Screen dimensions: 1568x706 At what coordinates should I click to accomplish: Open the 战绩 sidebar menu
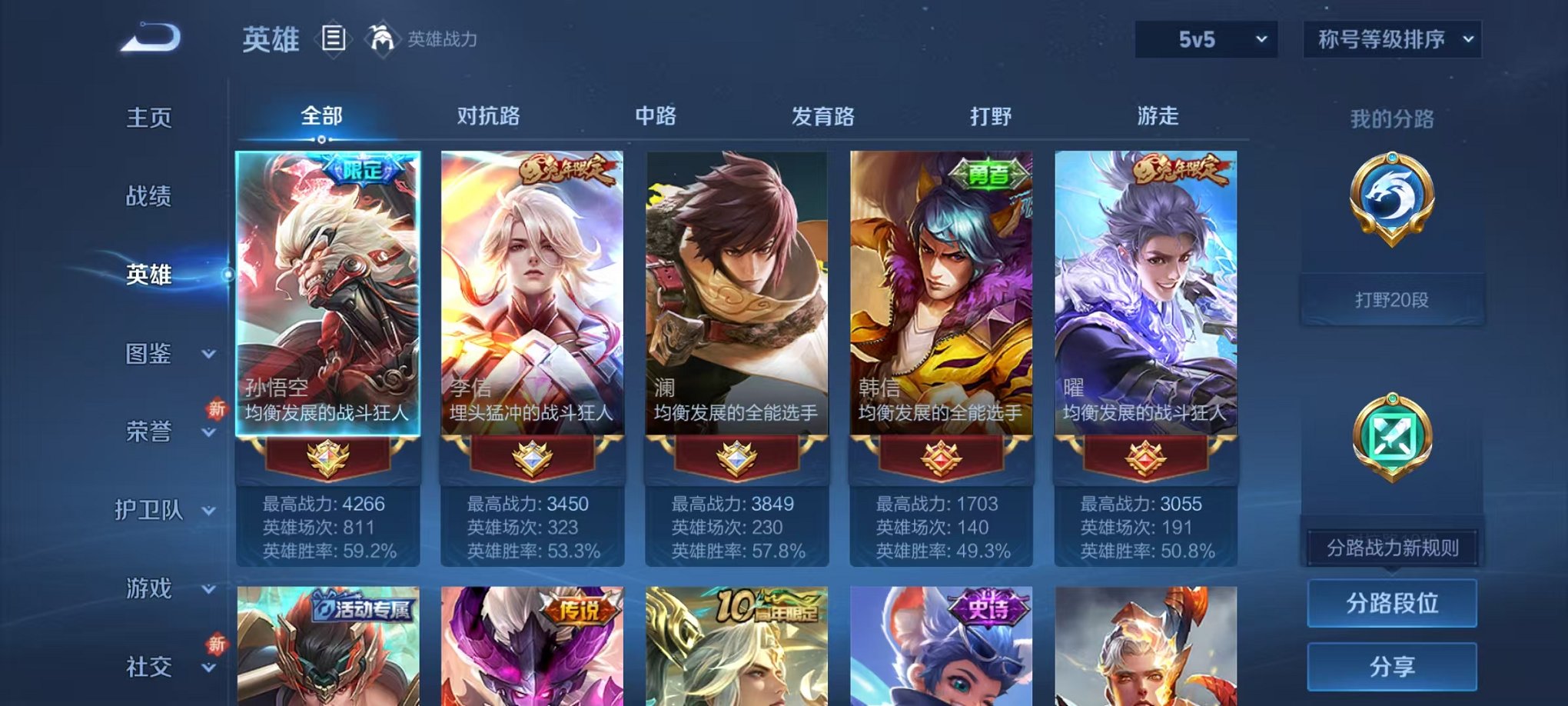click(149, 197)
